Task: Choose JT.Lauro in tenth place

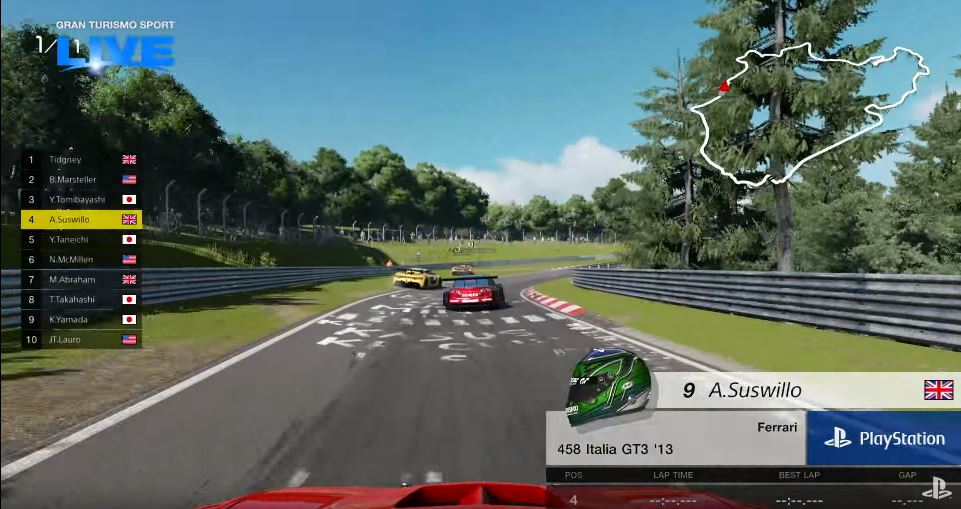Action: pos(80,339)
